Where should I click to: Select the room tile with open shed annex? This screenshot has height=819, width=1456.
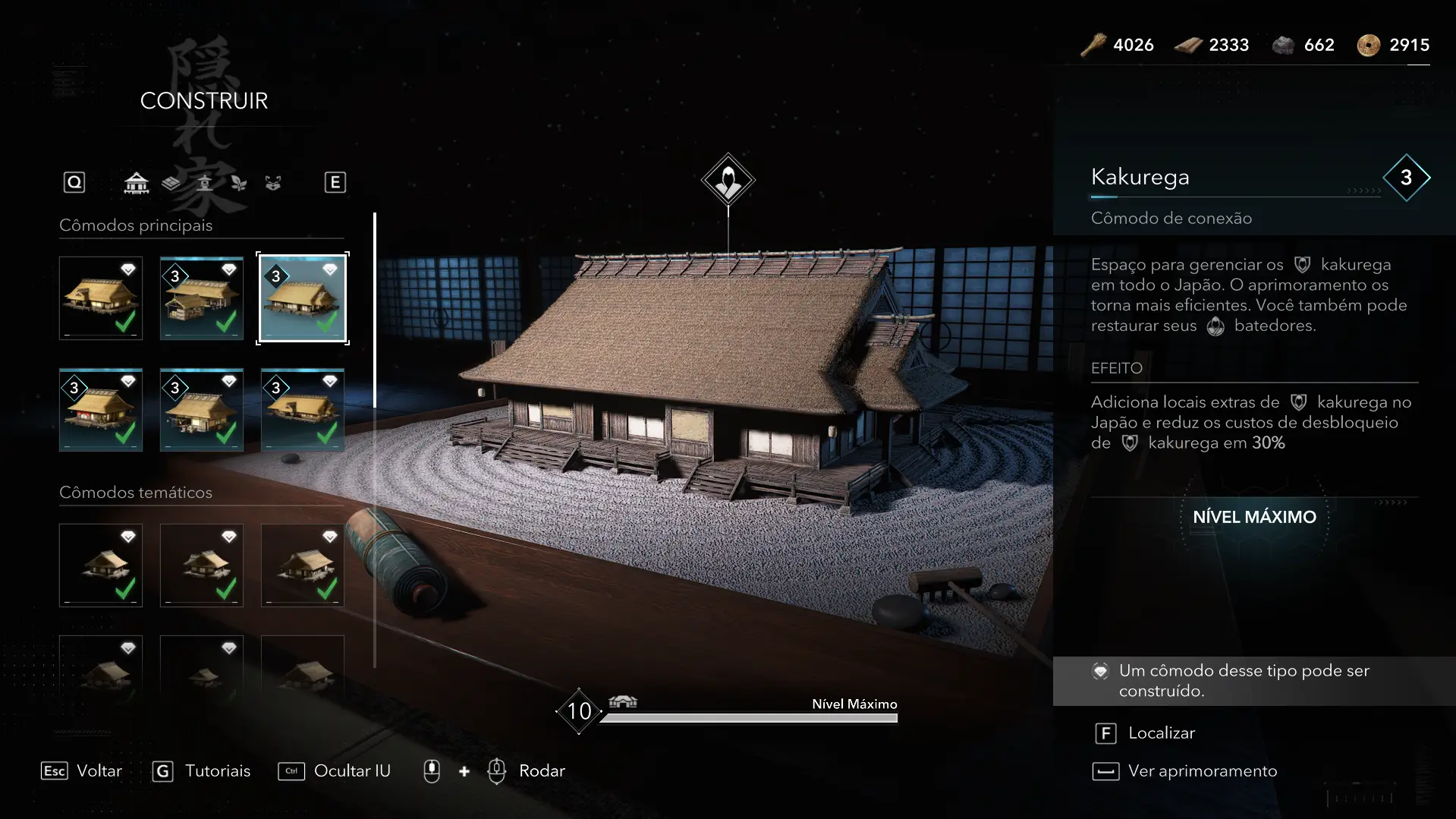click(202, 298)
